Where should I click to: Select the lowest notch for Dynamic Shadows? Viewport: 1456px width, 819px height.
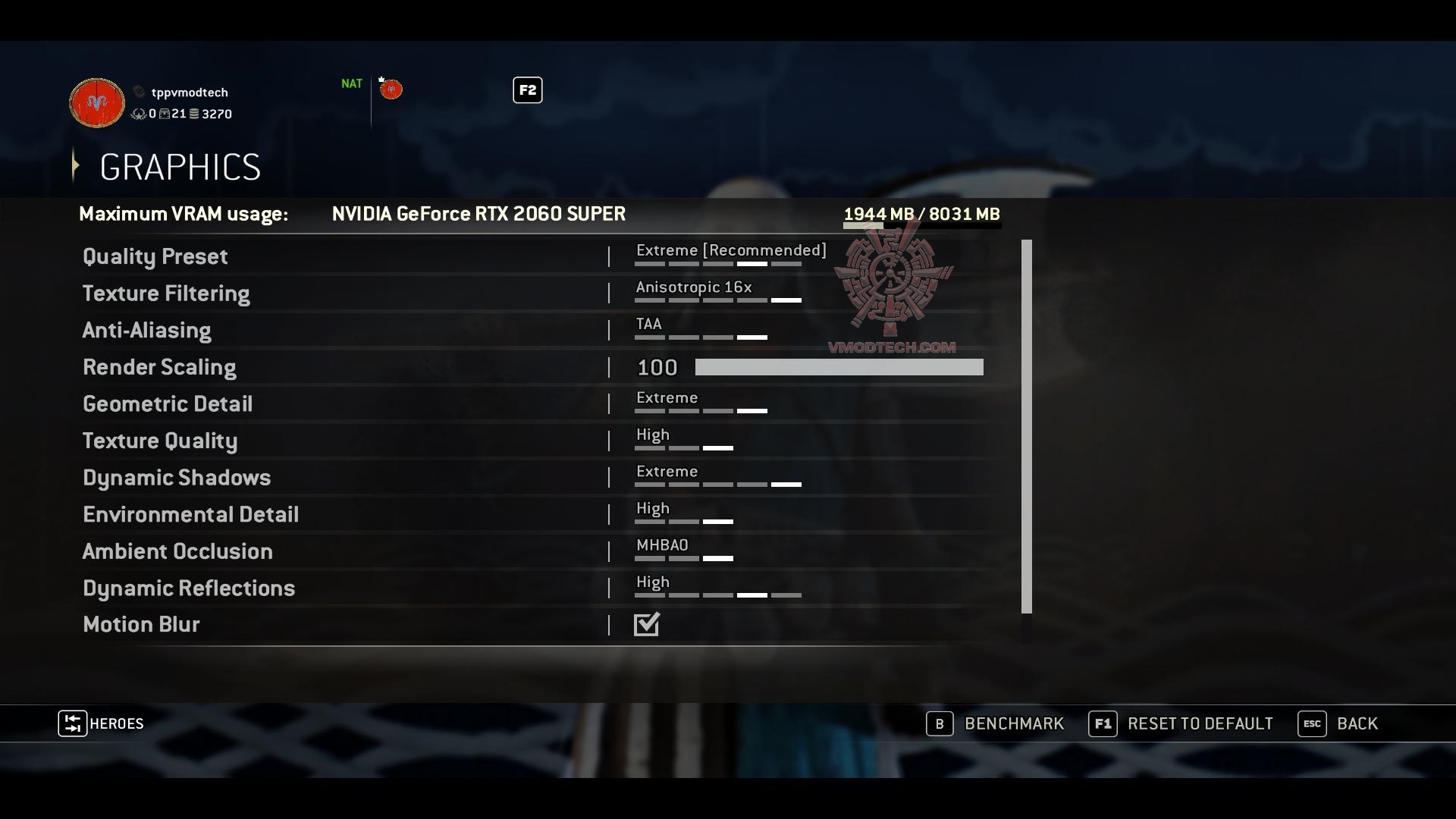648,485
